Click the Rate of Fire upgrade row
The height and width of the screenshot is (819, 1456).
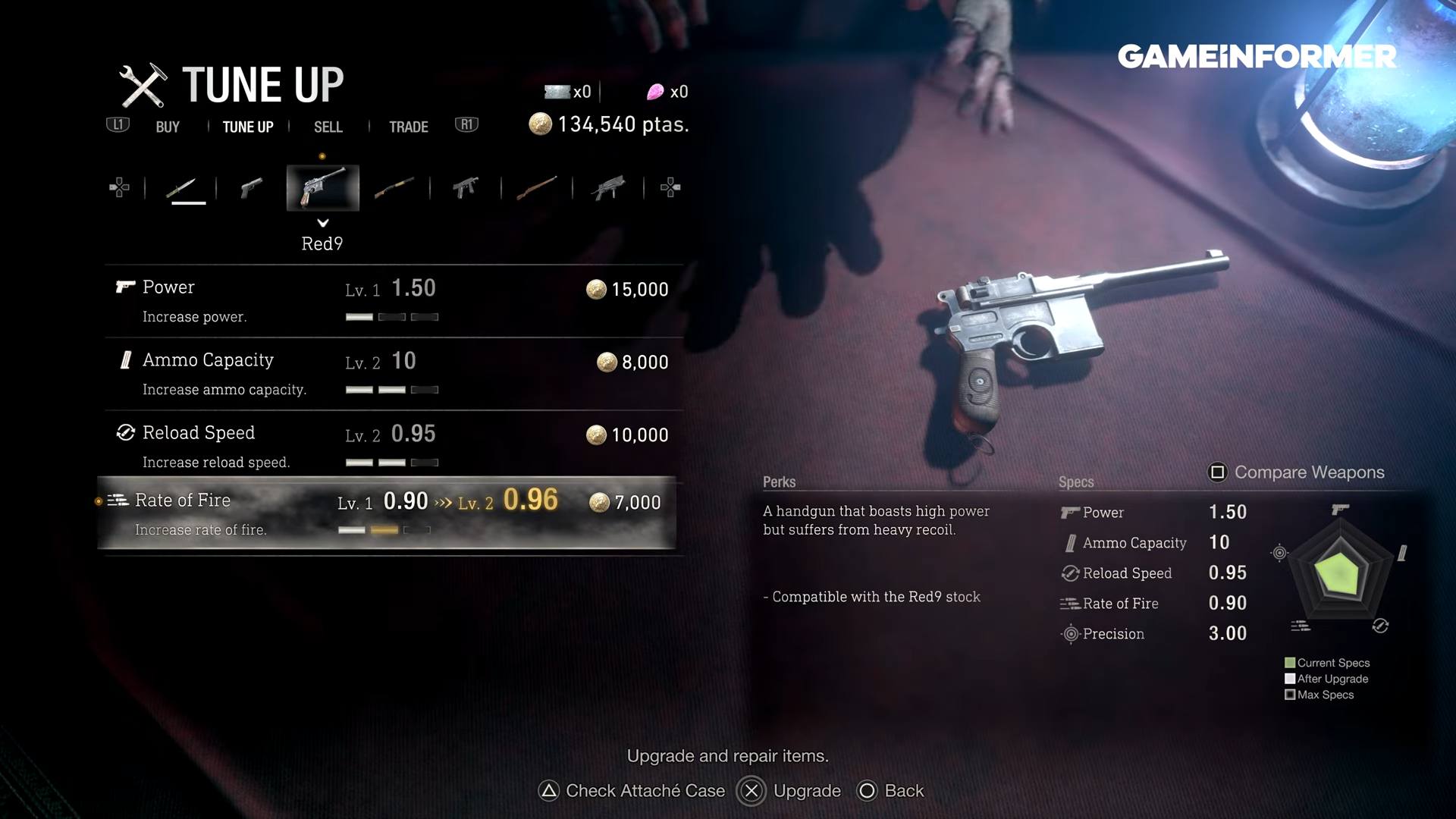pos(387,513)
